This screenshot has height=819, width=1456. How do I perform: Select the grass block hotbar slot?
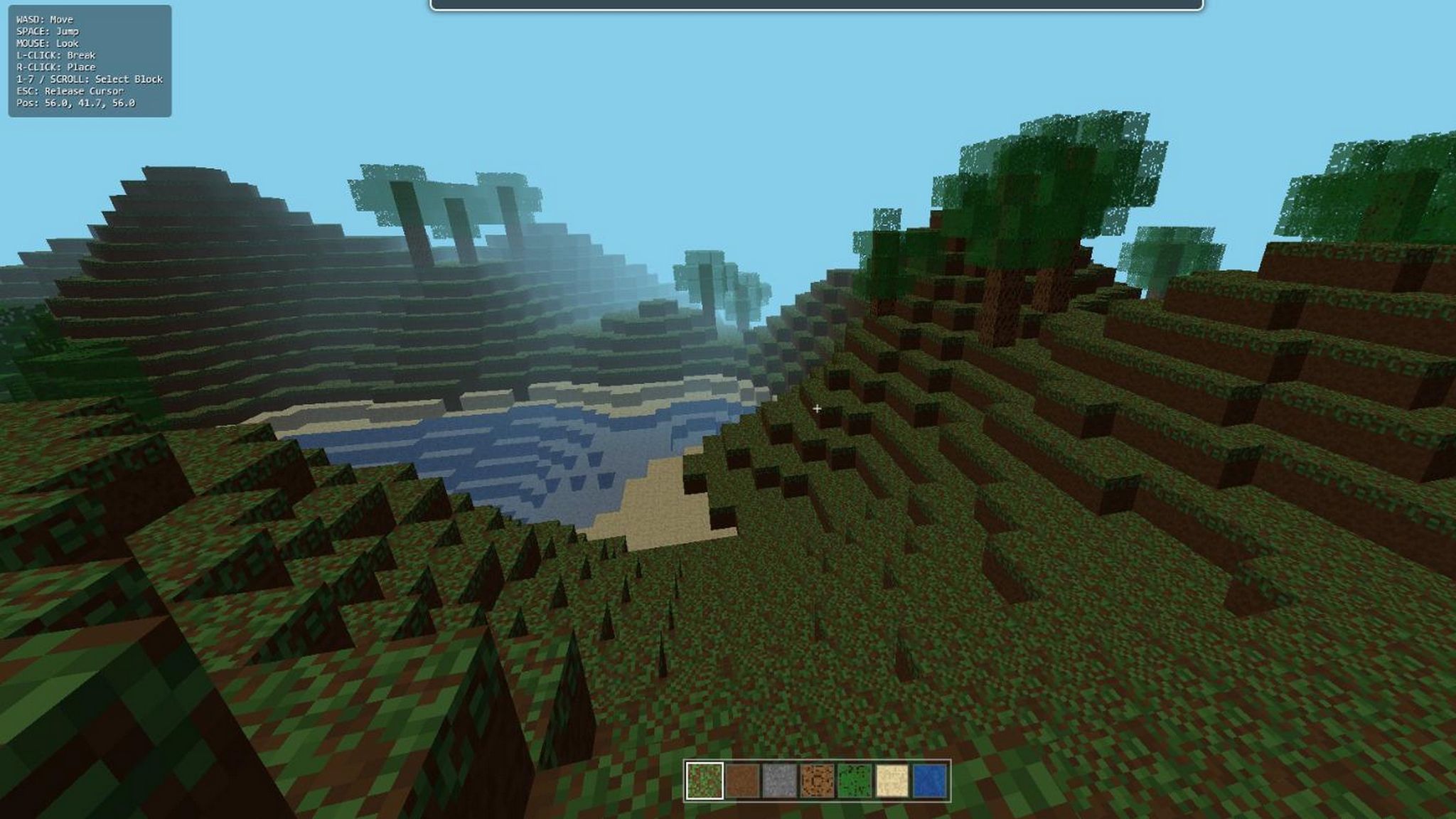point(705,781)
